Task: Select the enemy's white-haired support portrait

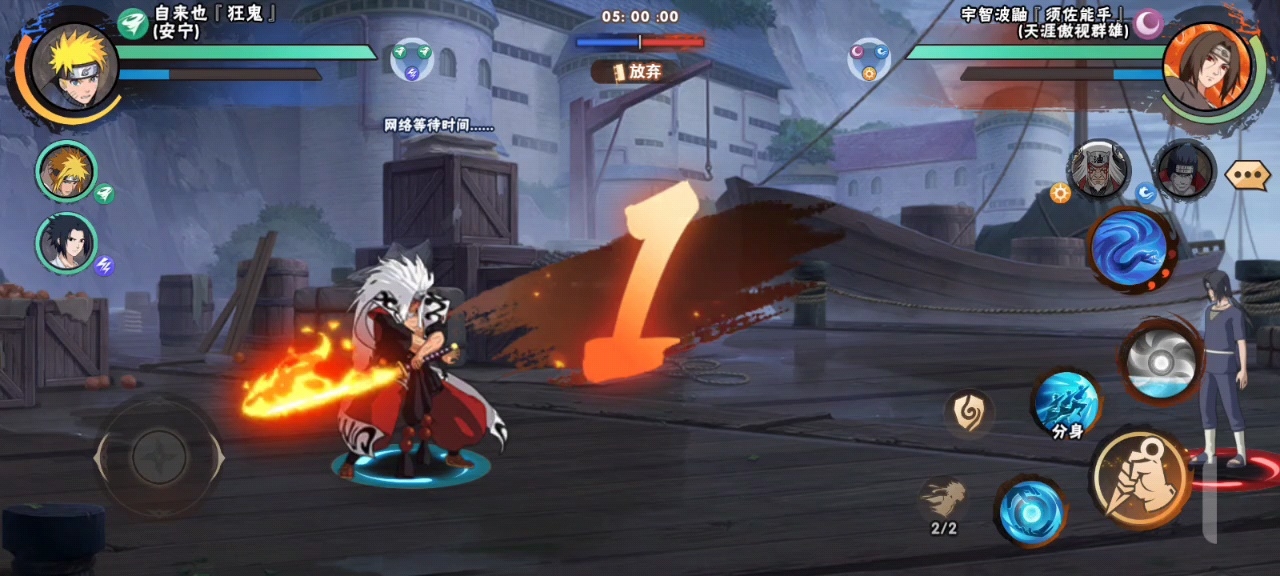Action: click(1098, 170)
